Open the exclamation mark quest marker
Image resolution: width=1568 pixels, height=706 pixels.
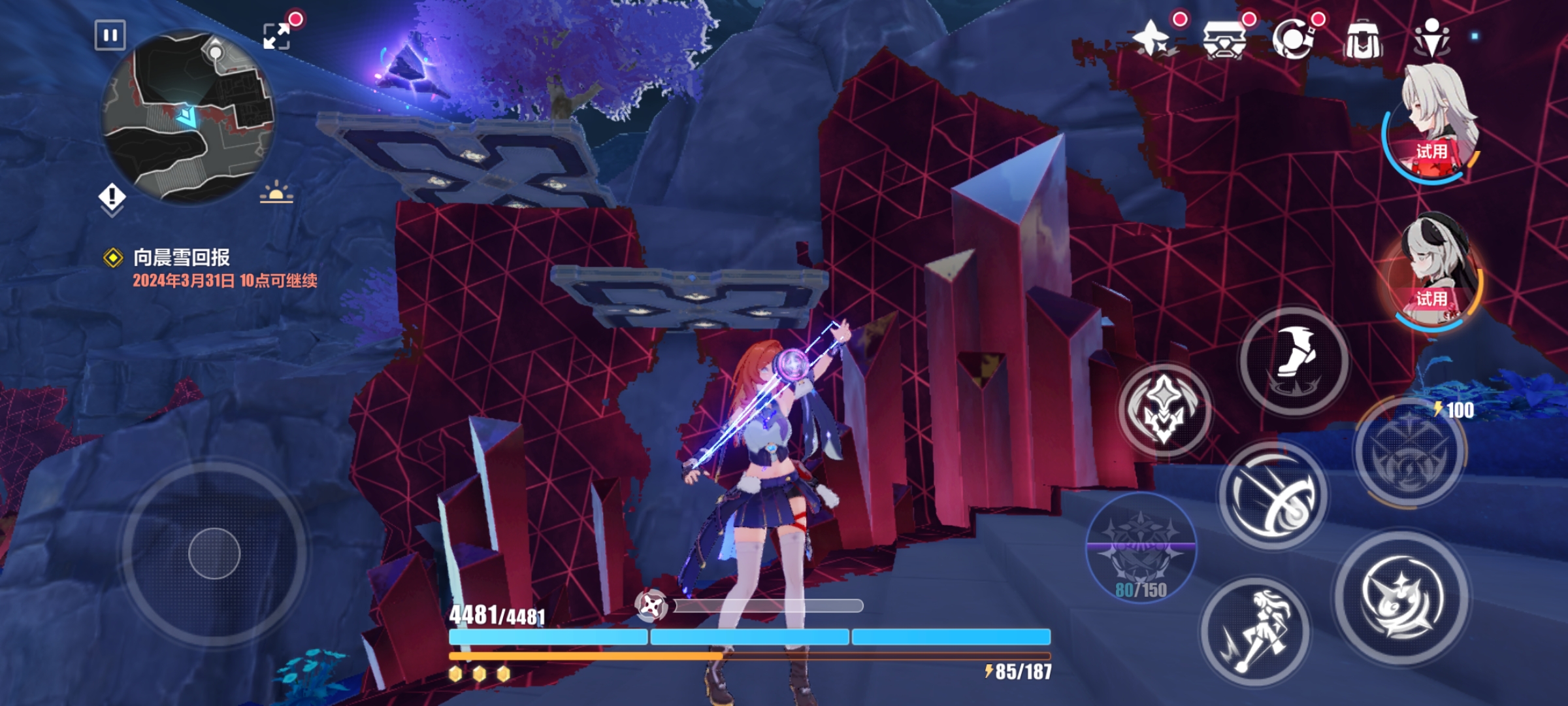tap(112, 197)
